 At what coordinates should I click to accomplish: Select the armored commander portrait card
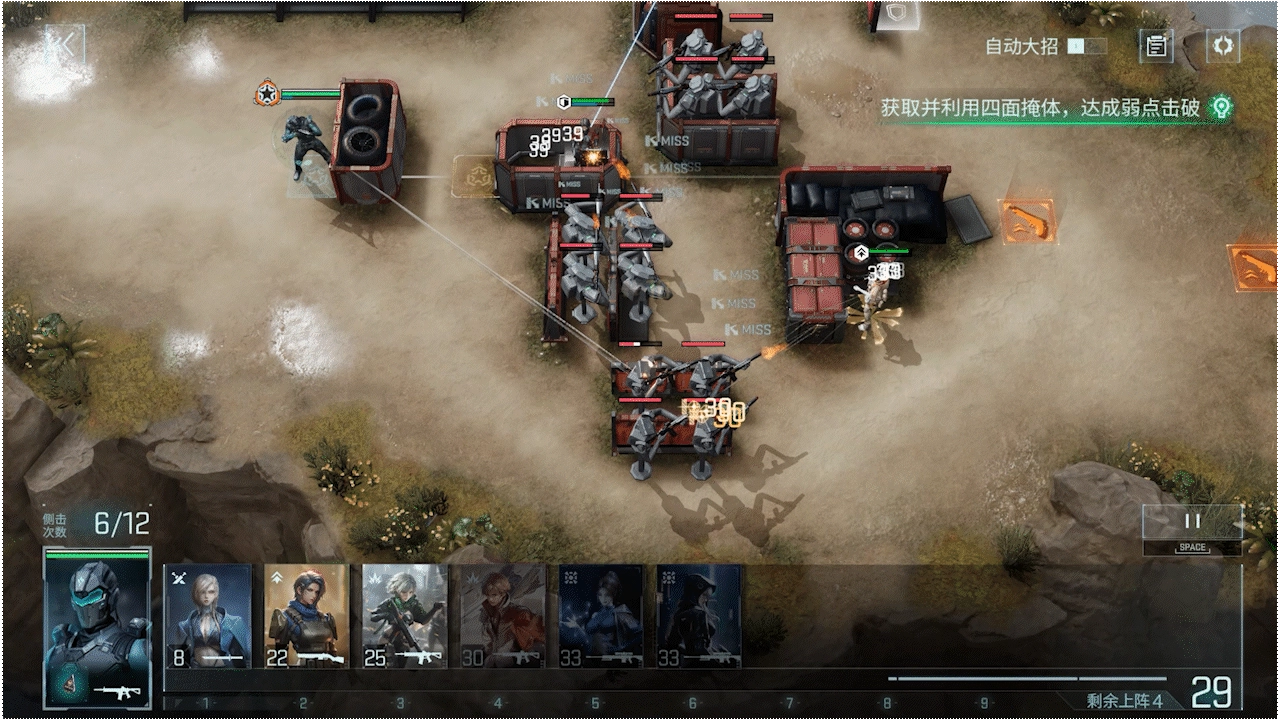[x=97, y=627]
